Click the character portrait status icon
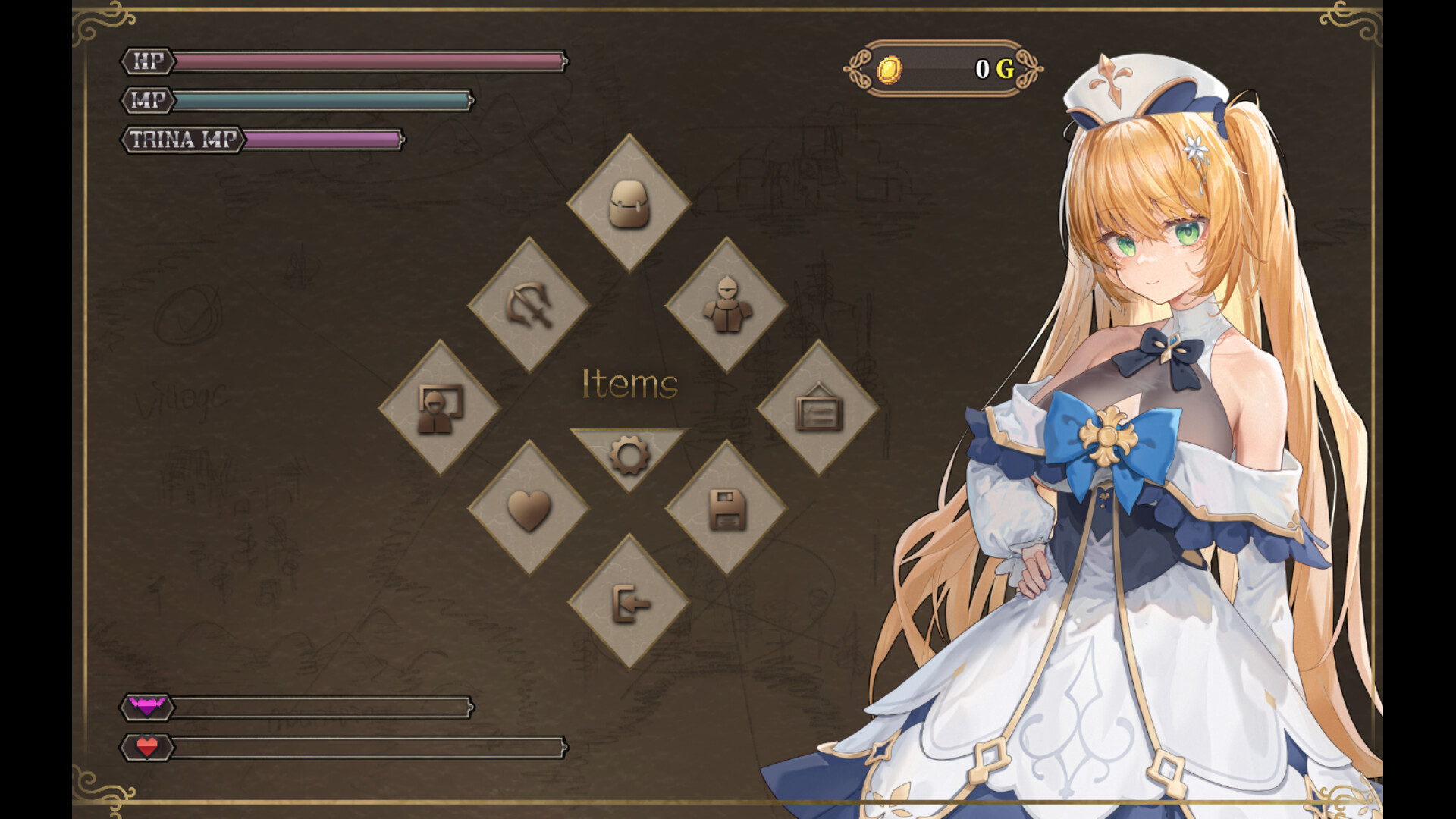 438,408
